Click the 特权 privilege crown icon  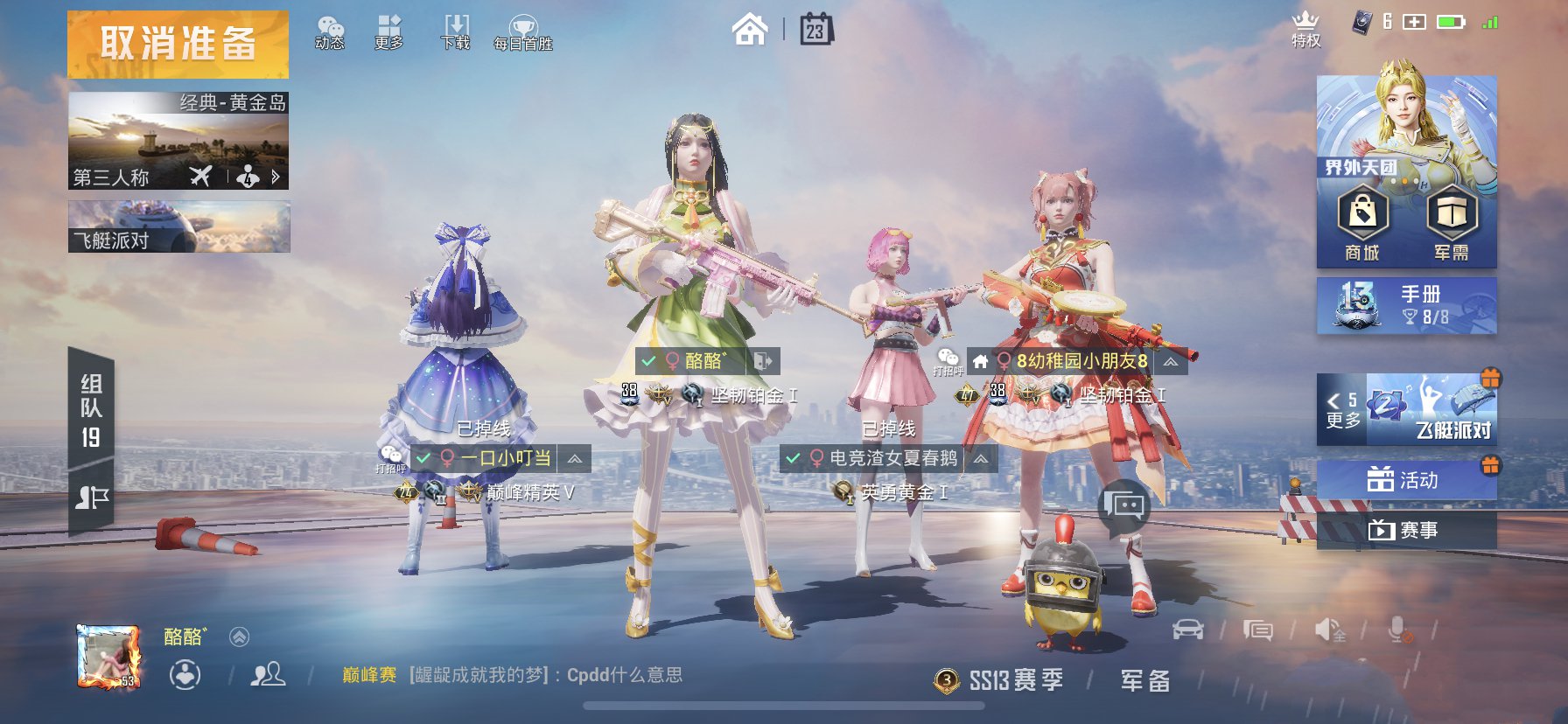[1306, 26]
